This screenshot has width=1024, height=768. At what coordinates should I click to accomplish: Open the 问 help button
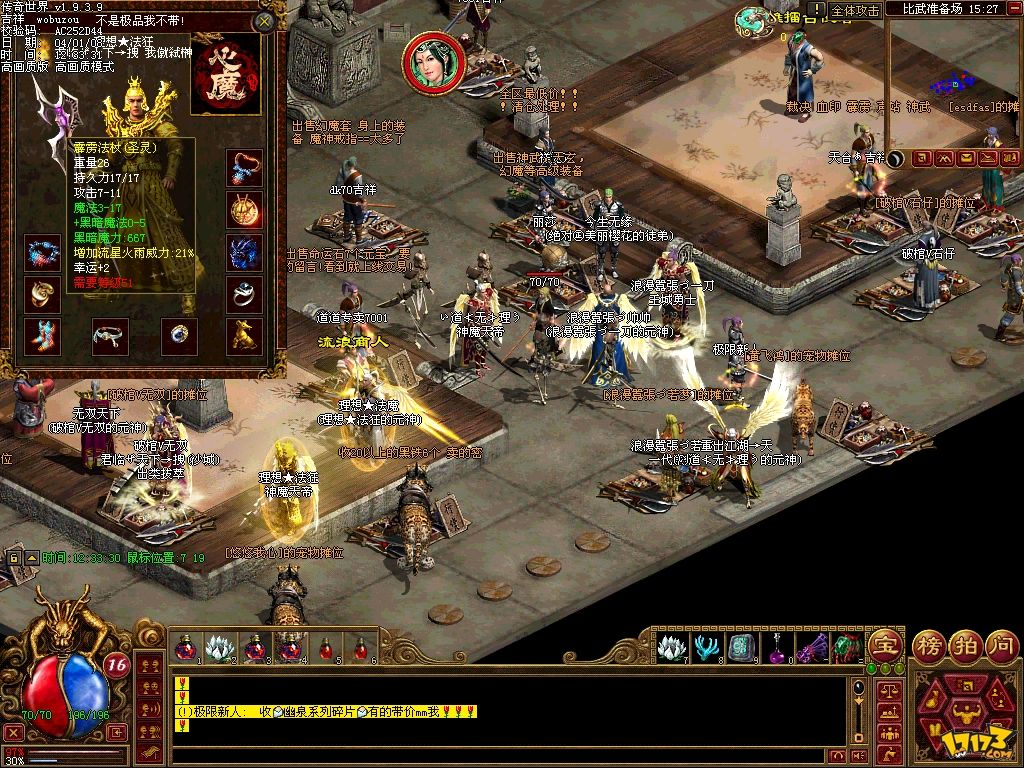[1000, 645]
